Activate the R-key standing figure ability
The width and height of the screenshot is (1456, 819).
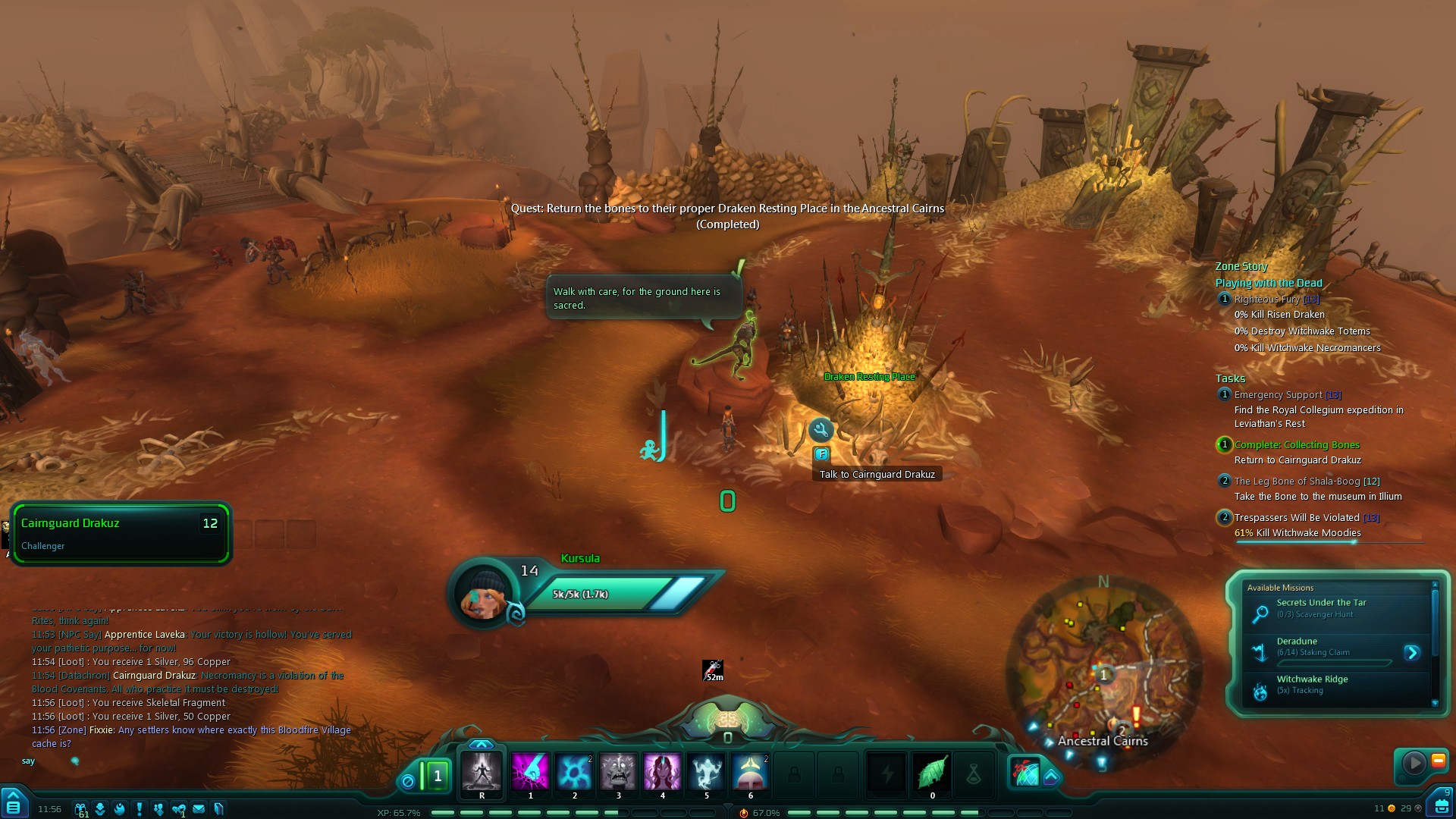[482, 772]
